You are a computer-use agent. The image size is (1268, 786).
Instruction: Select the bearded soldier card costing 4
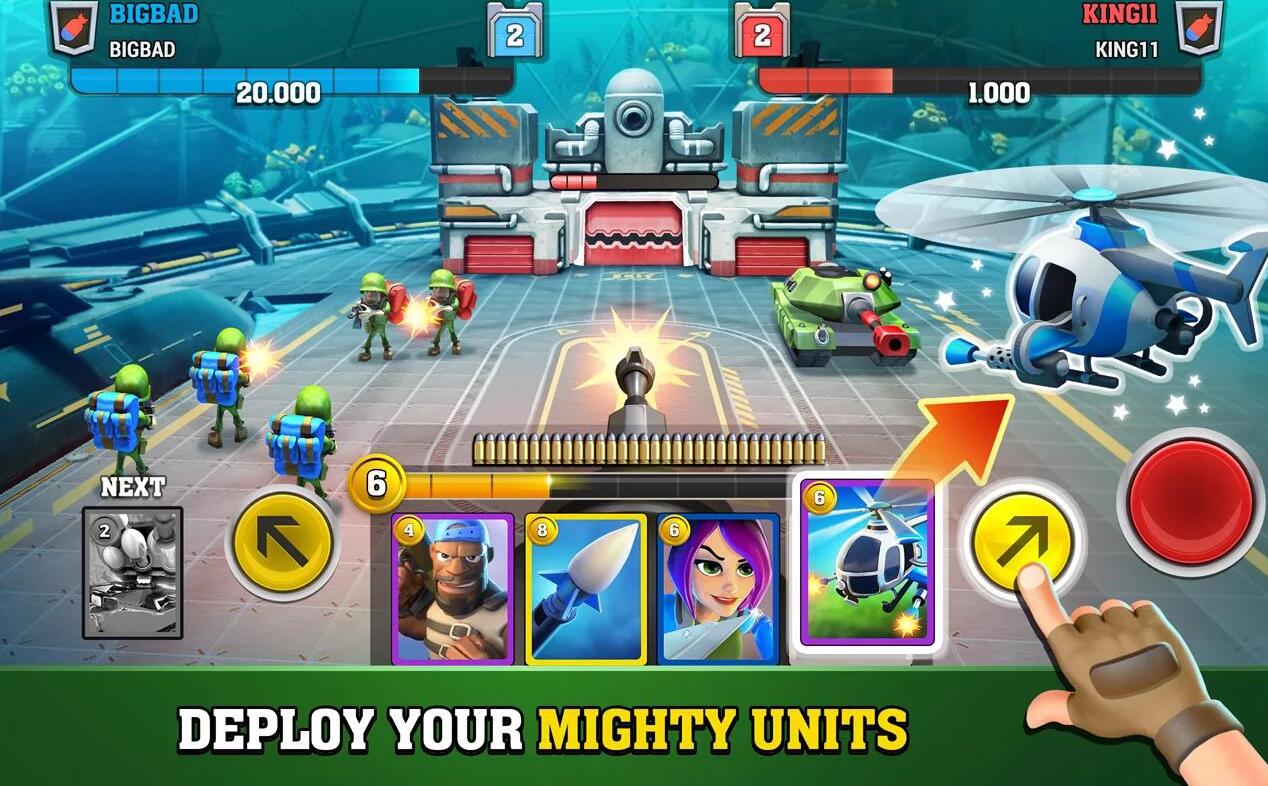pos(453,589)
